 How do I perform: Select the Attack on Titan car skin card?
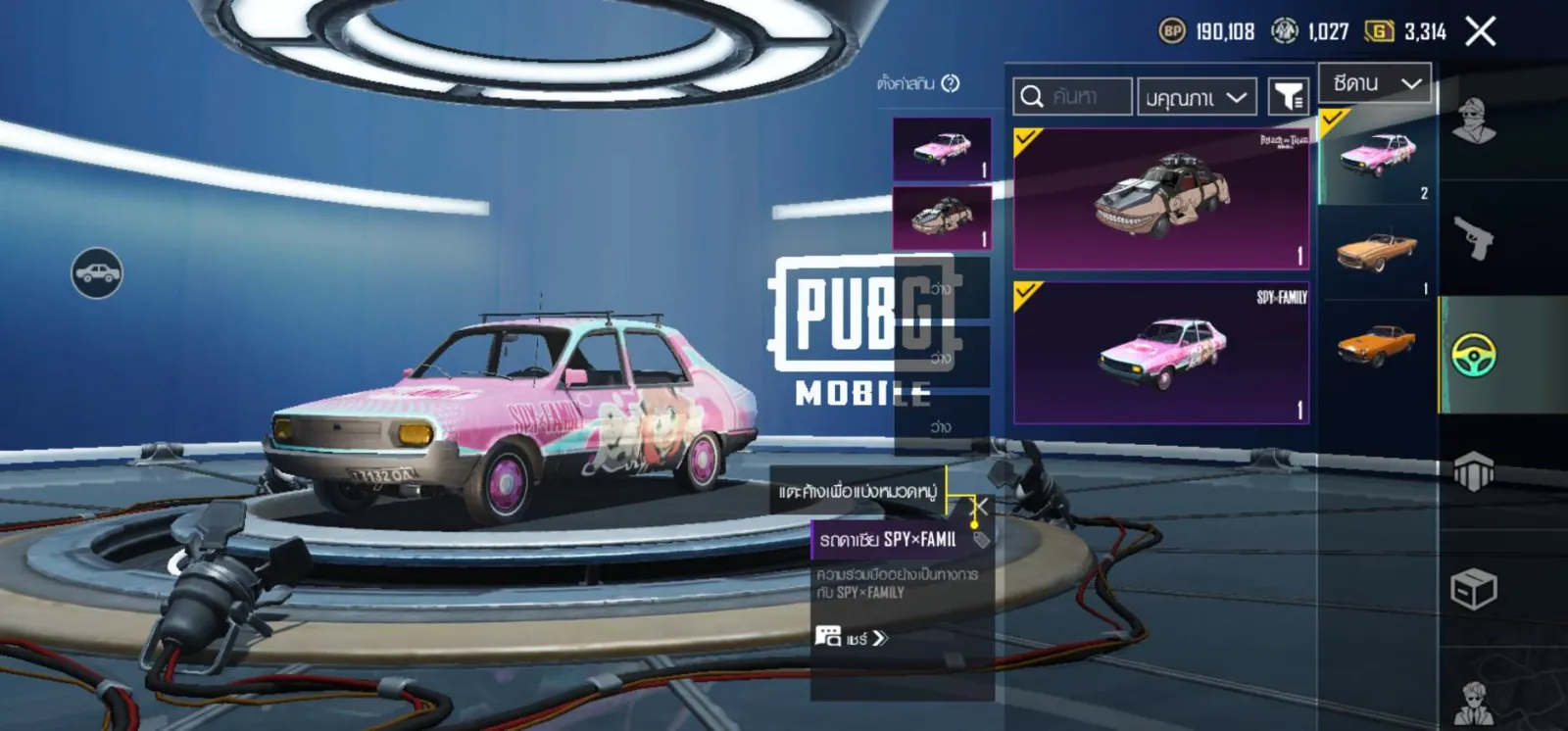[1161, 199]
